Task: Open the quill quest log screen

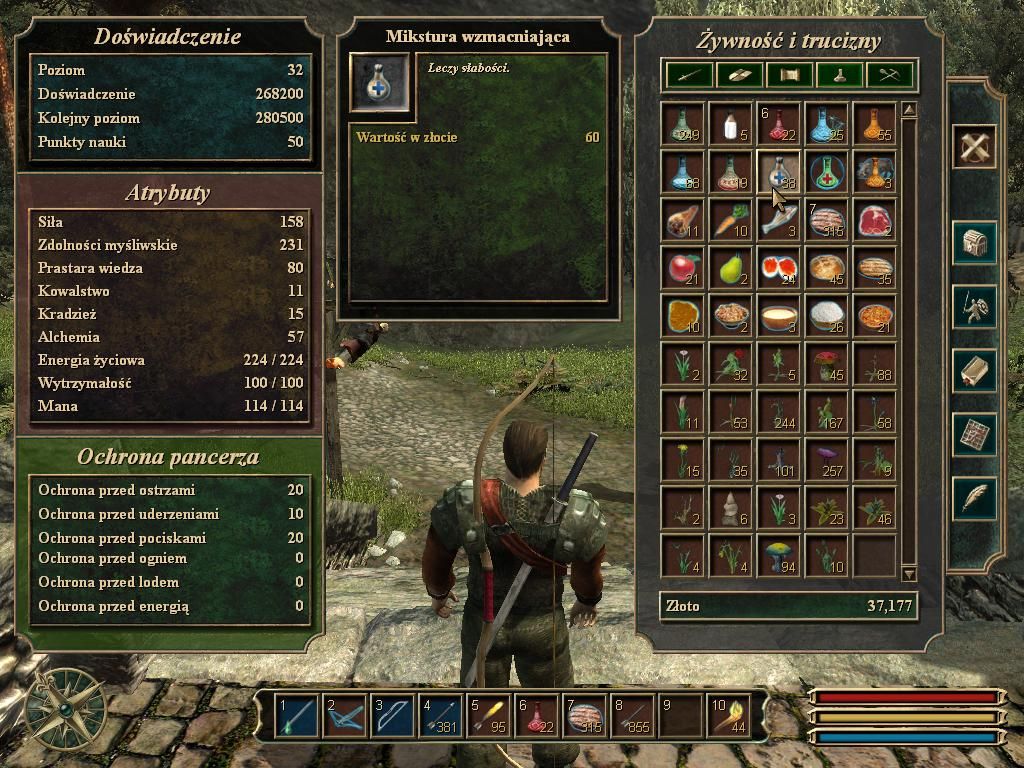Action: (974, 497)
